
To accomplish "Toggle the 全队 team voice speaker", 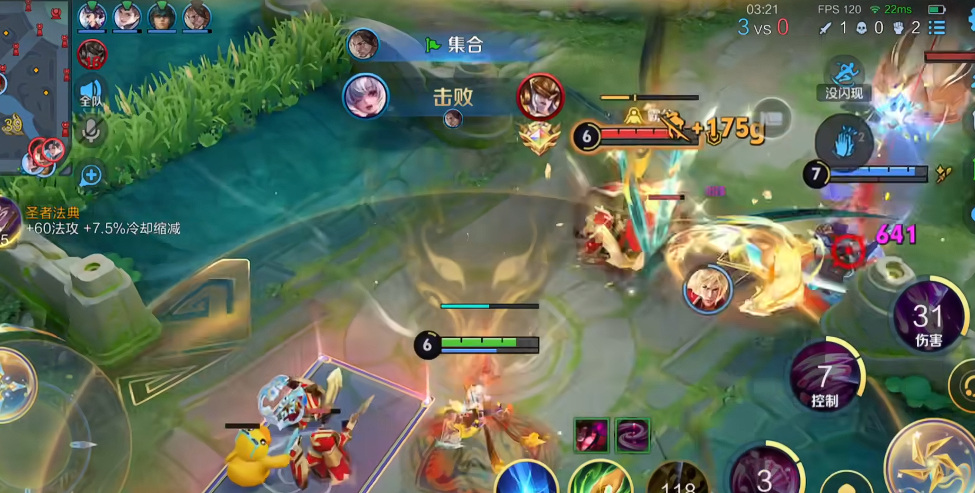I will (x=92, y=94).
